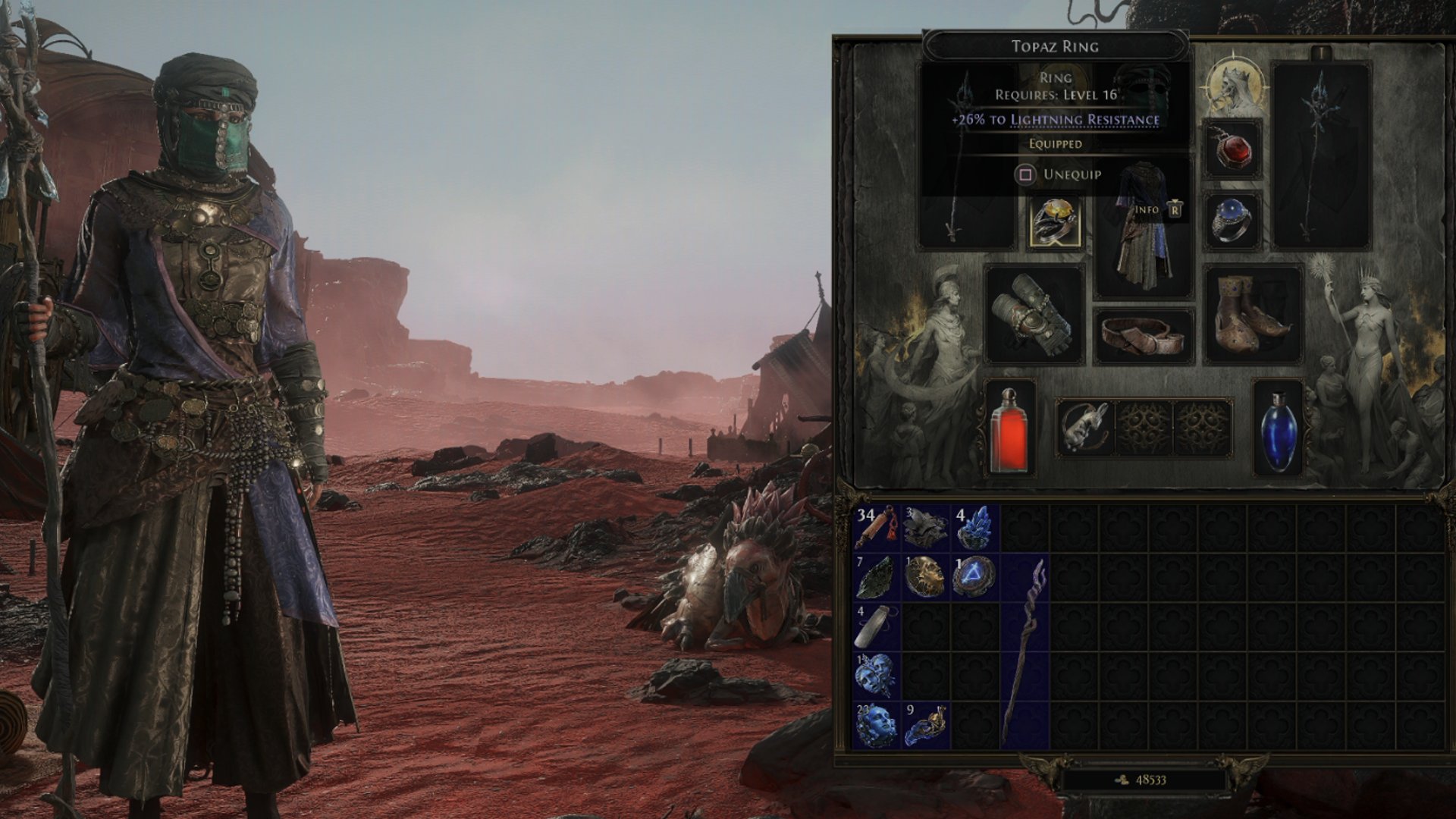Click the rabbit's foot charm
1456x819 pixels.
coord(1086,428)
